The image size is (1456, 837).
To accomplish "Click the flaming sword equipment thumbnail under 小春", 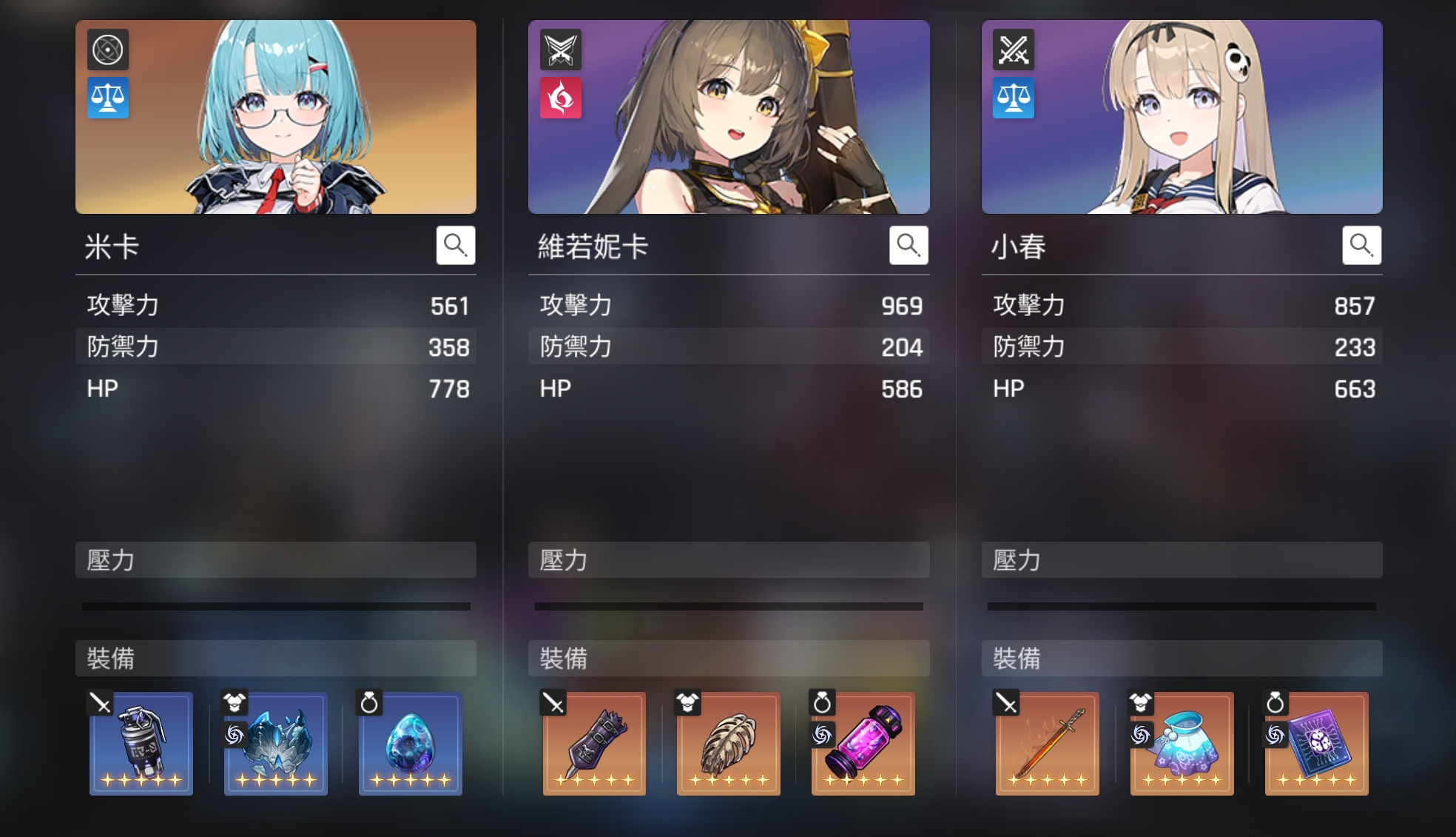I will (x=1047, y=744).
